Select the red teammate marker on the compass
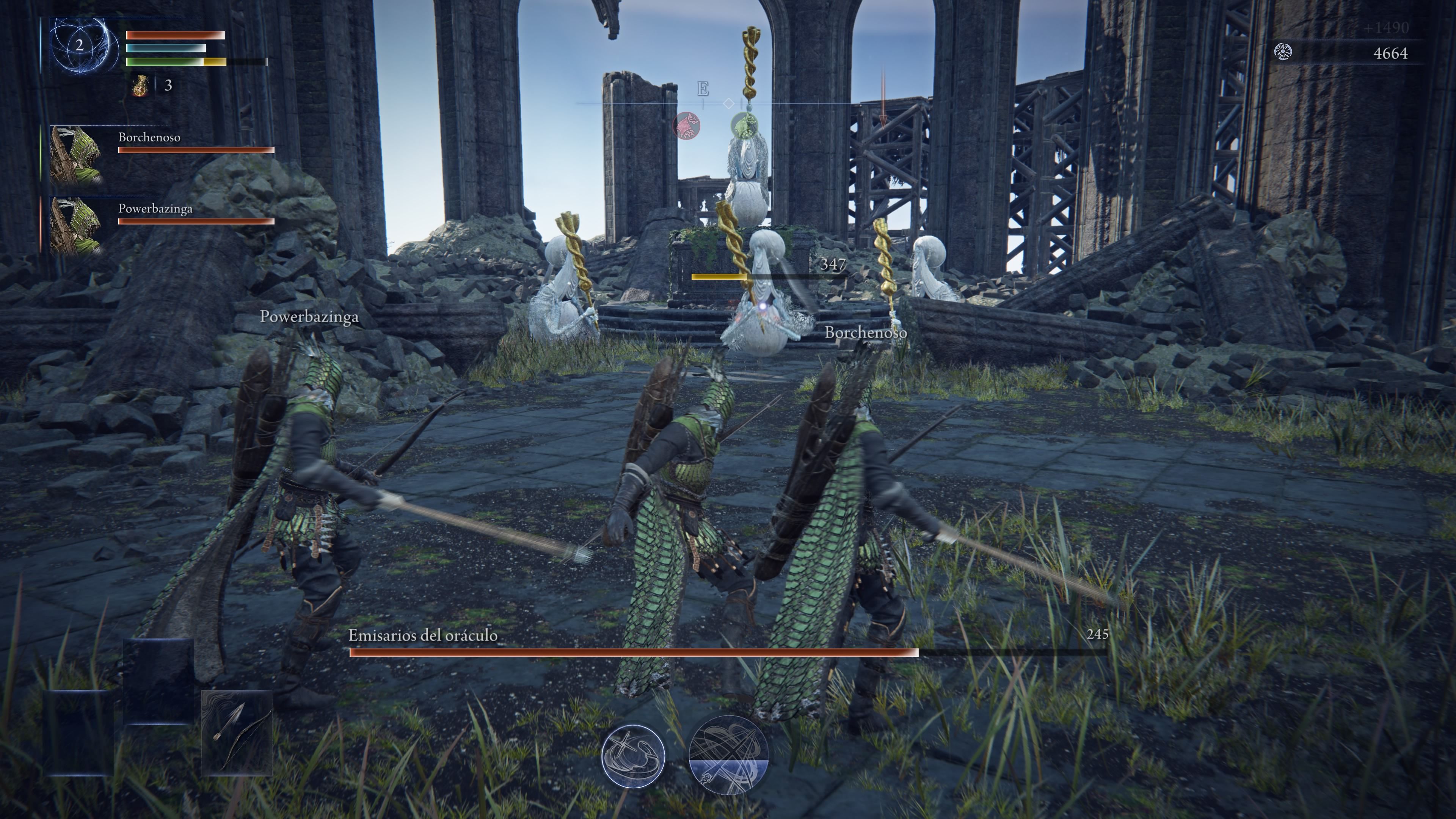The image size is (1456, 819). [x=686, y=126]
